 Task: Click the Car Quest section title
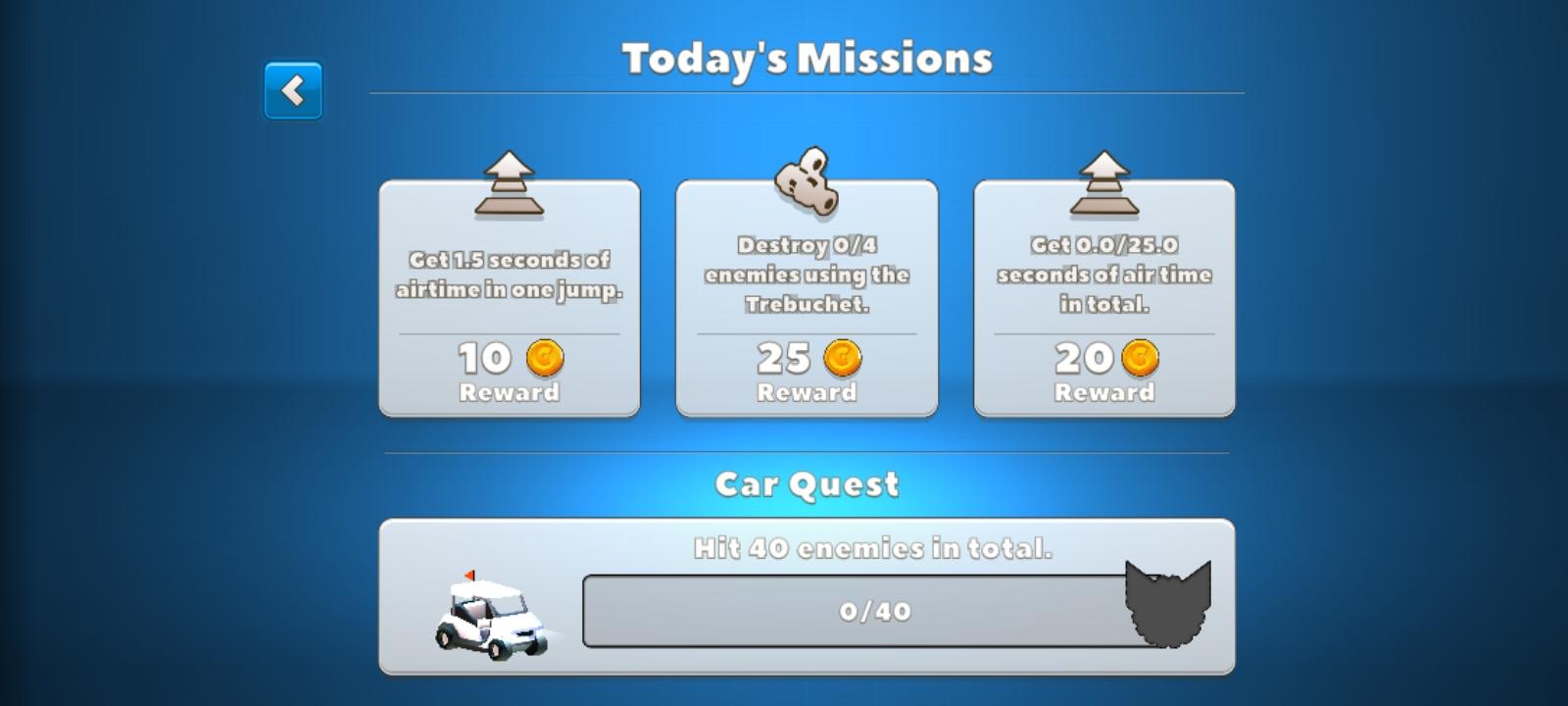point(808,482)
